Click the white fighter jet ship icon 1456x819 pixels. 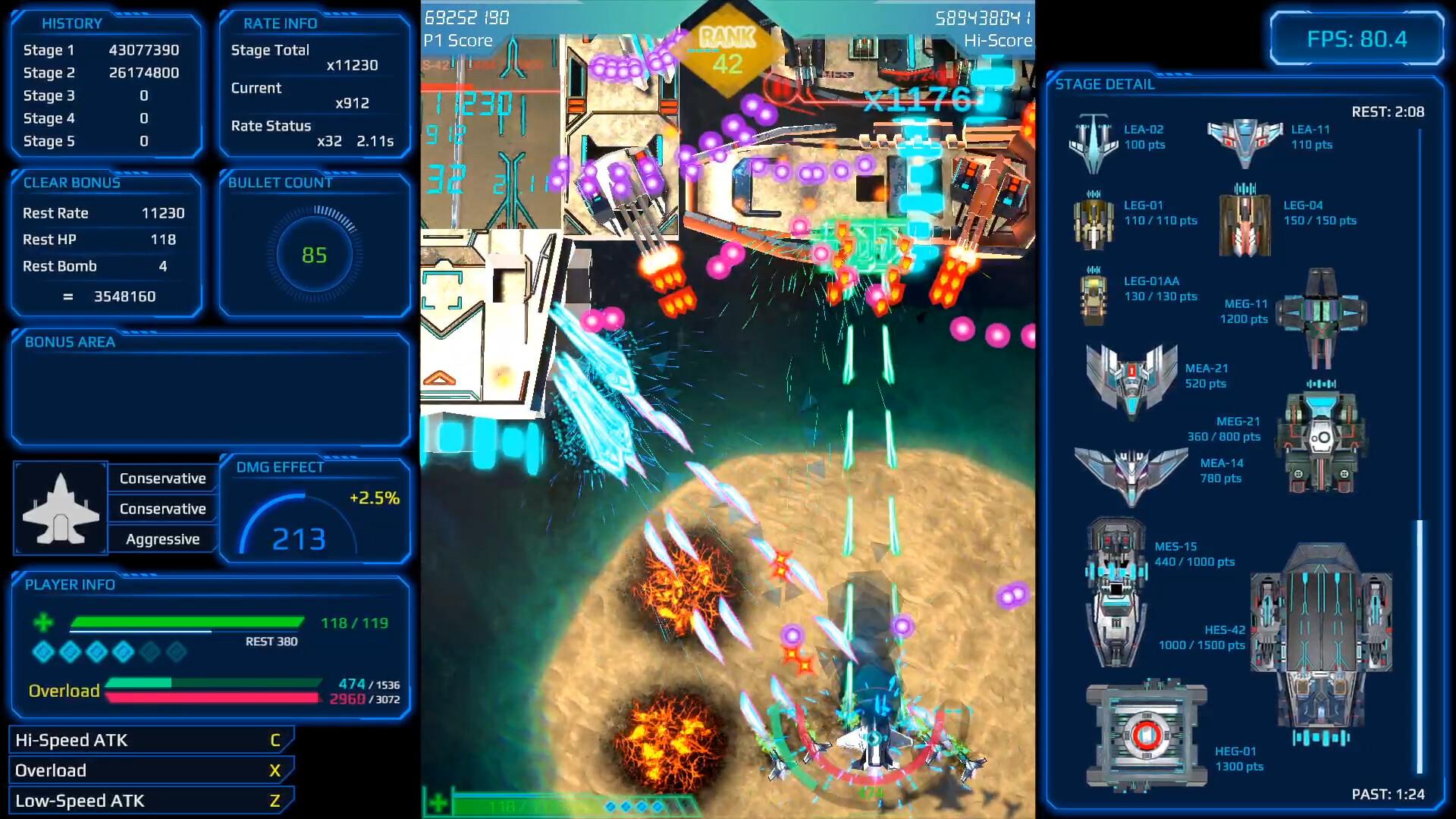[61, 509]
